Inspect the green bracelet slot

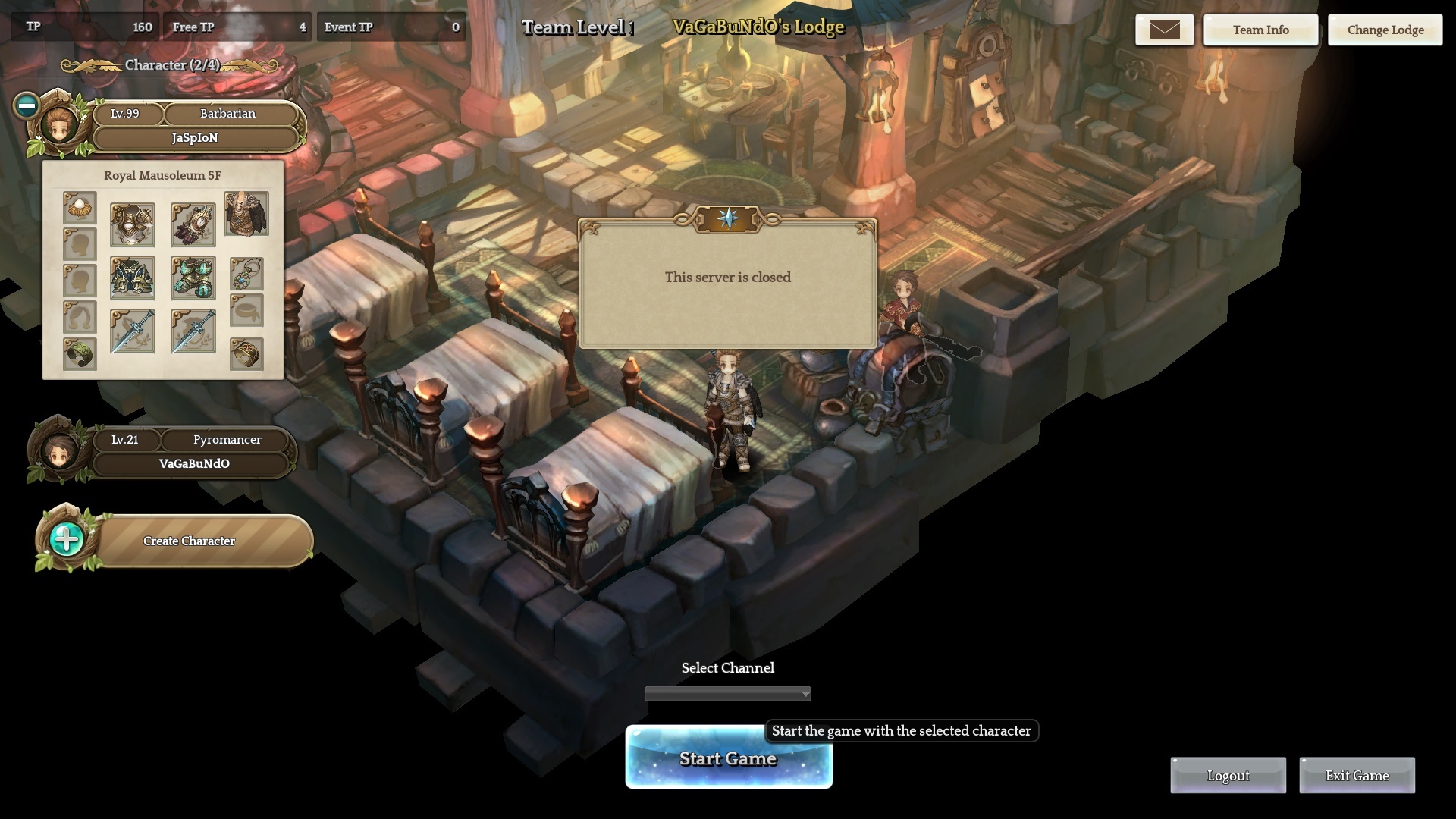click(80, 353)
